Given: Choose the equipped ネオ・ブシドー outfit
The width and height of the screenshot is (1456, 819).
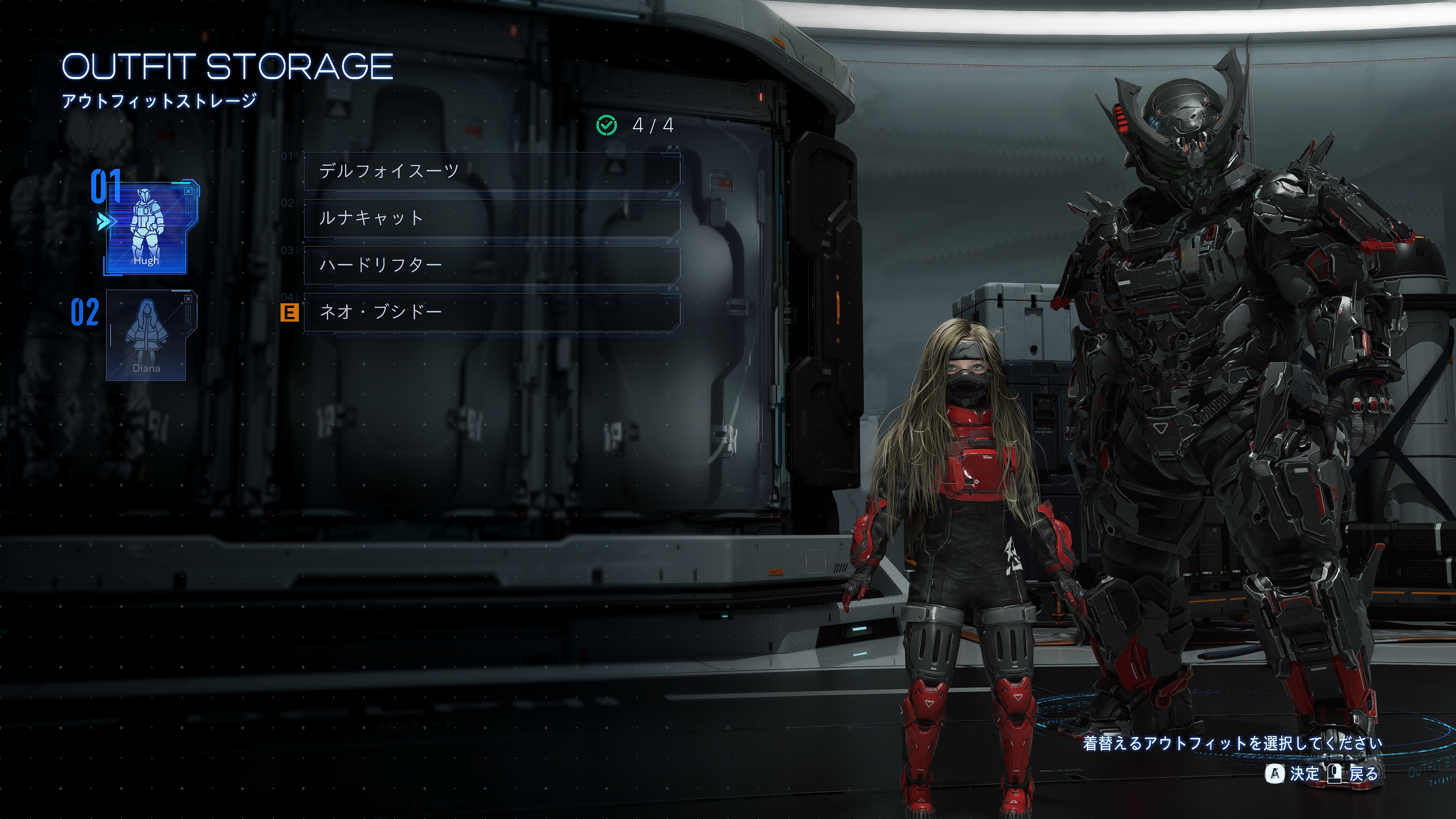Looking at the screenshot, I should coord(491,312).
